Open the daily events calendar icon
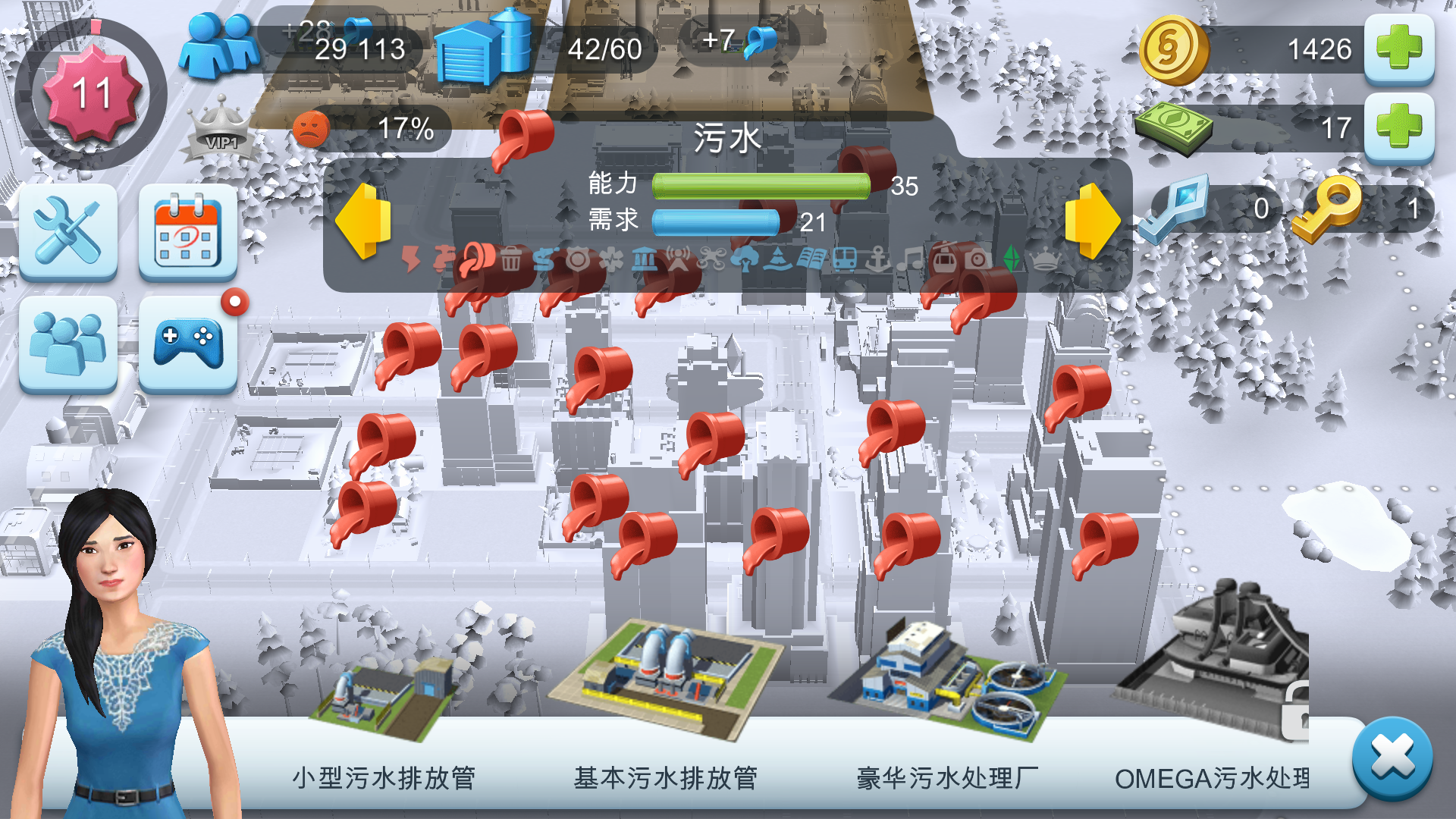The width and height of the screenshot is (1456, 819). pyautogui.click(x=186, y=231)
